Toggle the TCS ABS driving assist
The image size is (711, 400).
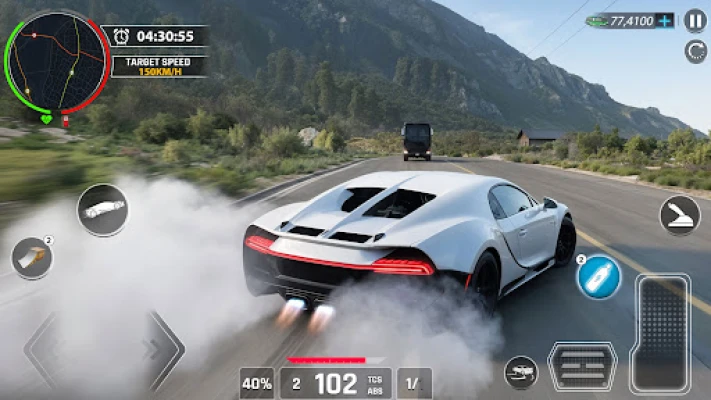coord(375,383)
